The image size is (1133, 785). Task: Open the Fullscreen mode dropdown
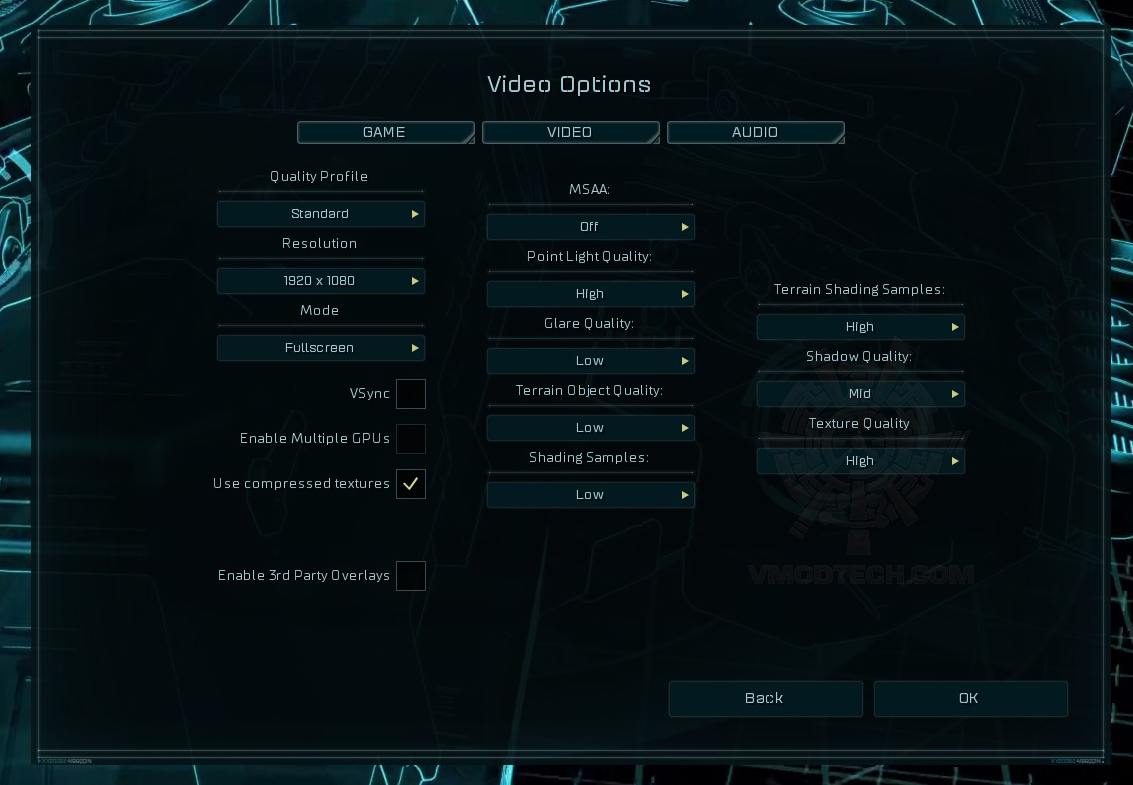tap(321, 348)
